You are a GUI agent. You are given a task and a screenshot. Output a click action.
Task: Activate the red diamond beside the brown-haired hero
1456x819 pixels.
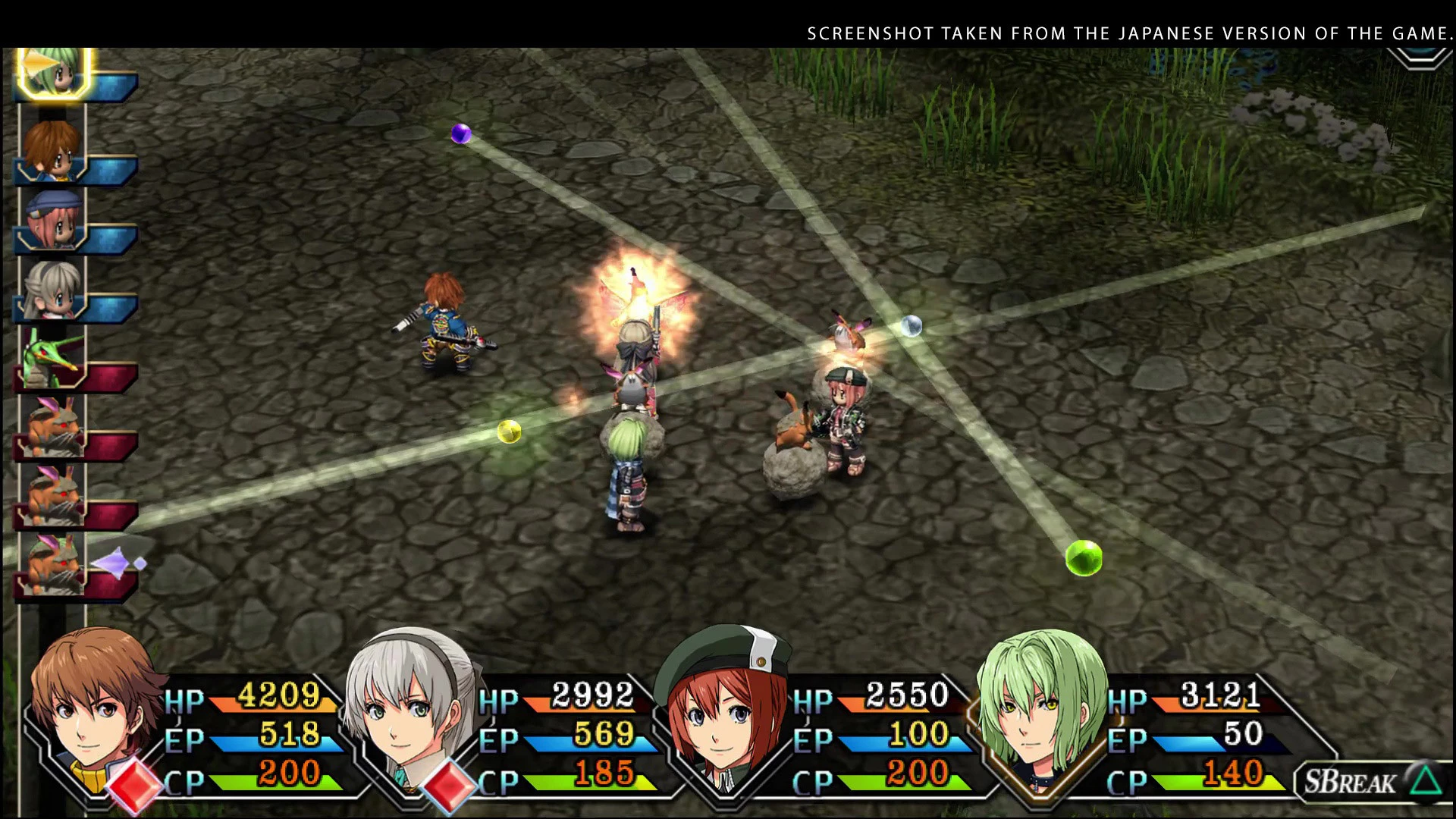(135, 785)
